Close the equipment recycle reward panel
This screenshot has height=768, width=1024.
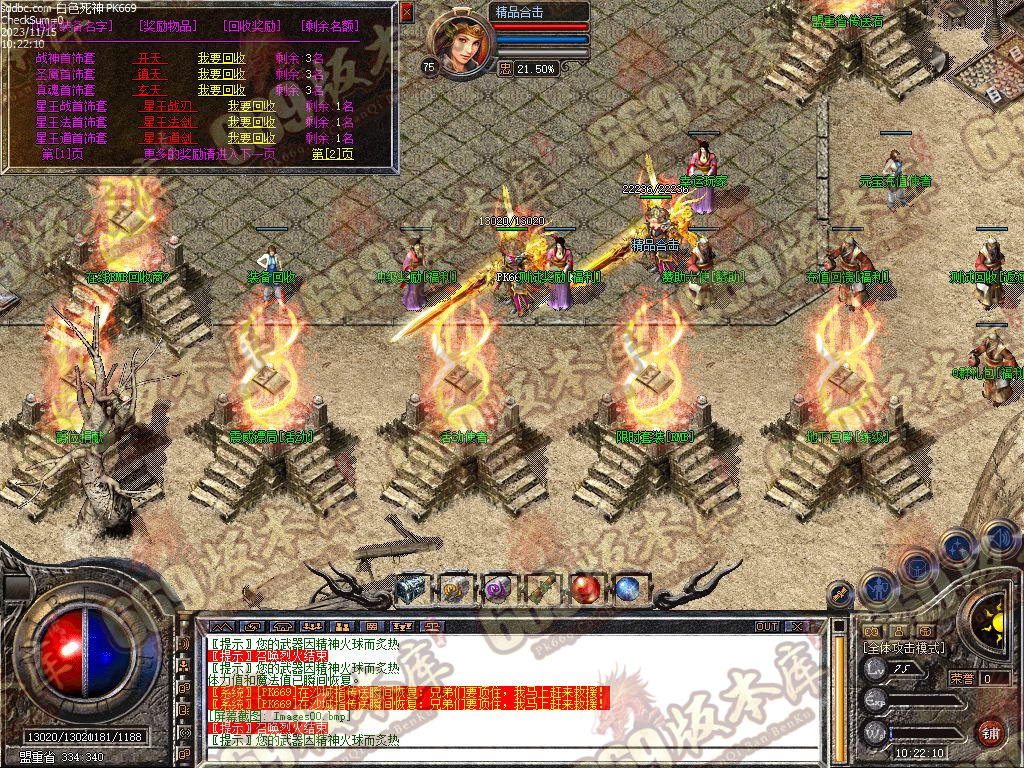click(406, 13)
